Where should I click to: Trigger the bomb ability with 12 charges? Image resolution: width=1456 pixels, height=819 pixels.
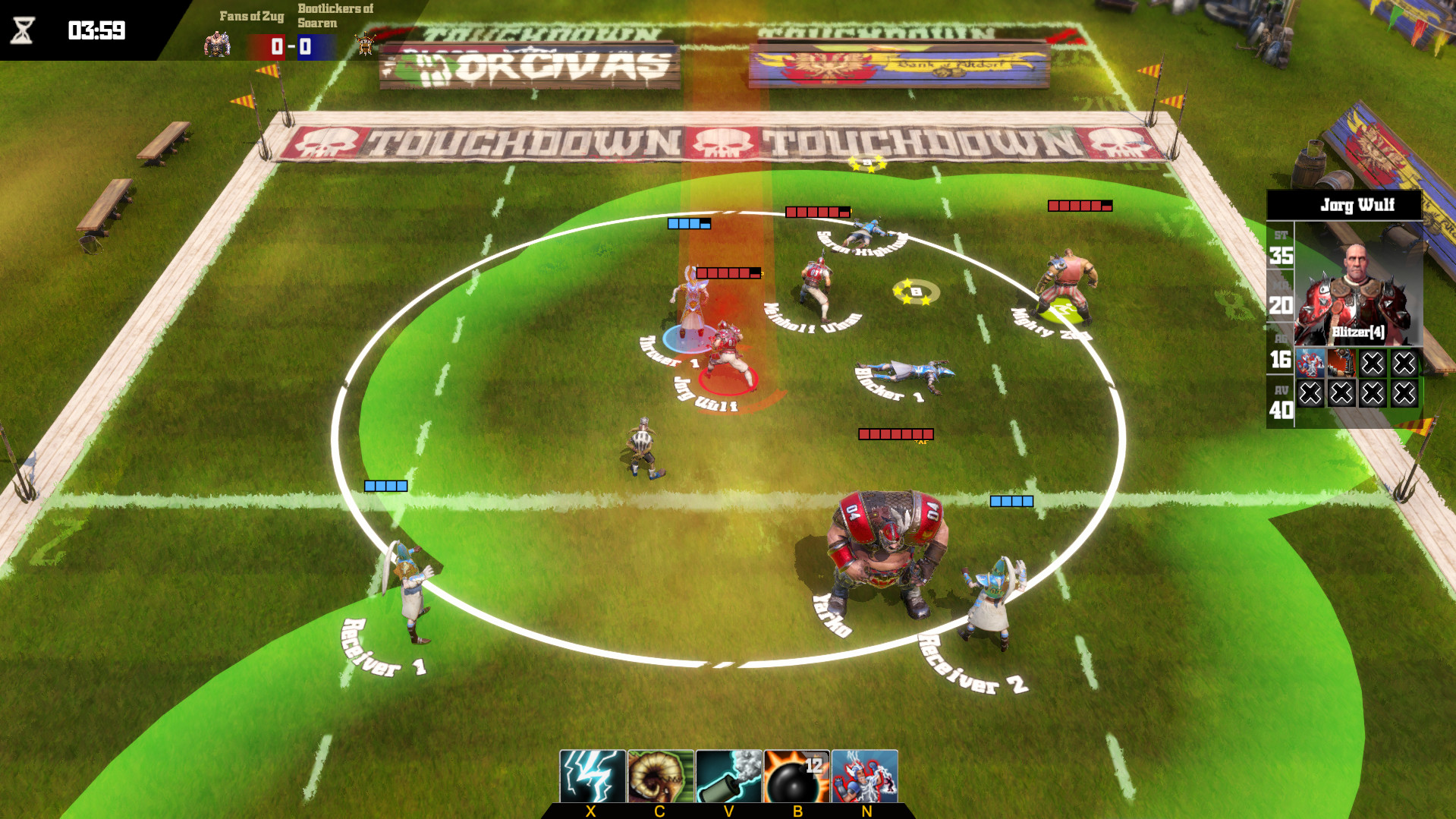pyautogui.click(x=795, y=773)
